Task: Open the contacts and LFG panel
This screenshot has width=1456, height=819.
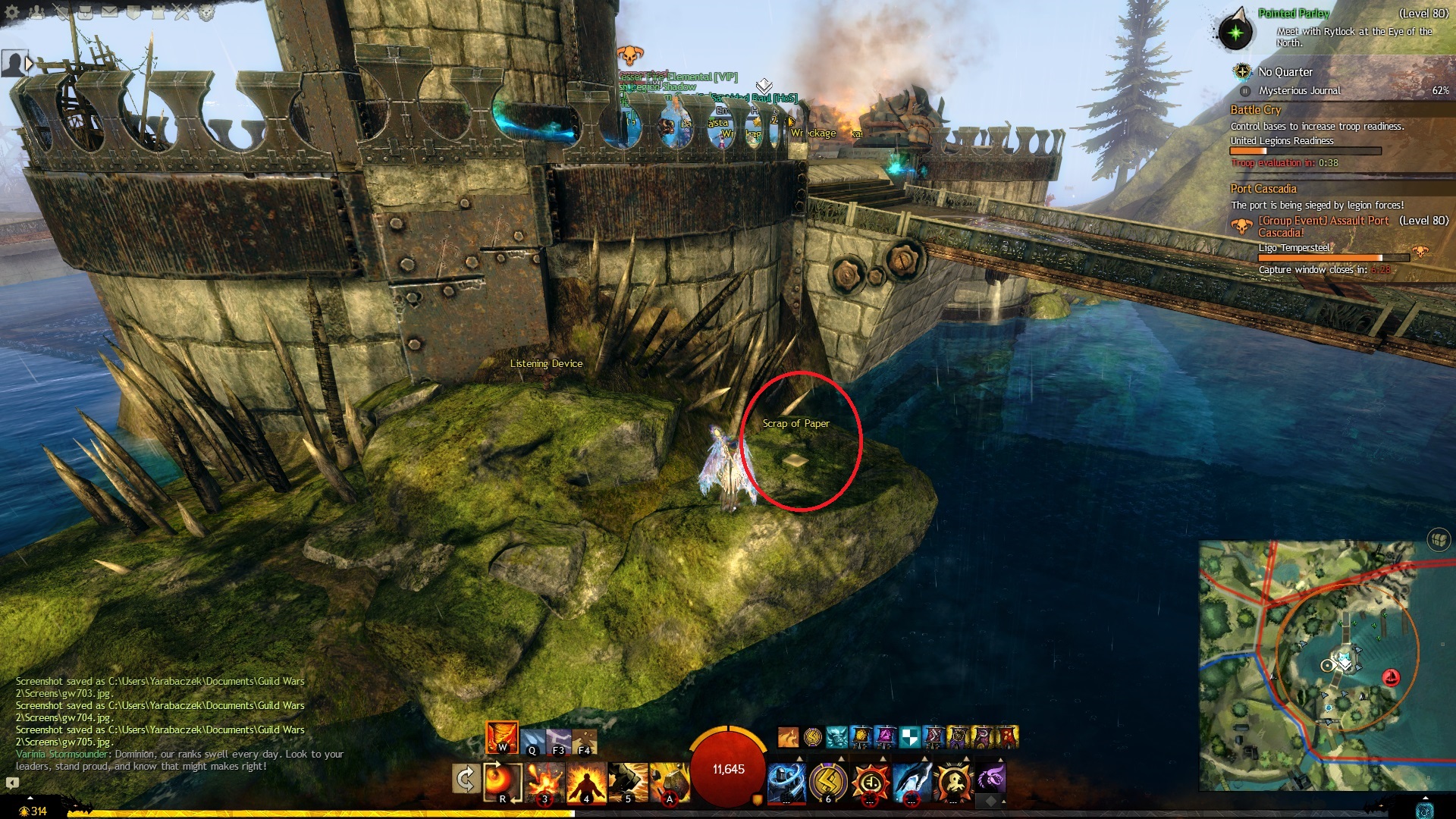Action: 38,12
